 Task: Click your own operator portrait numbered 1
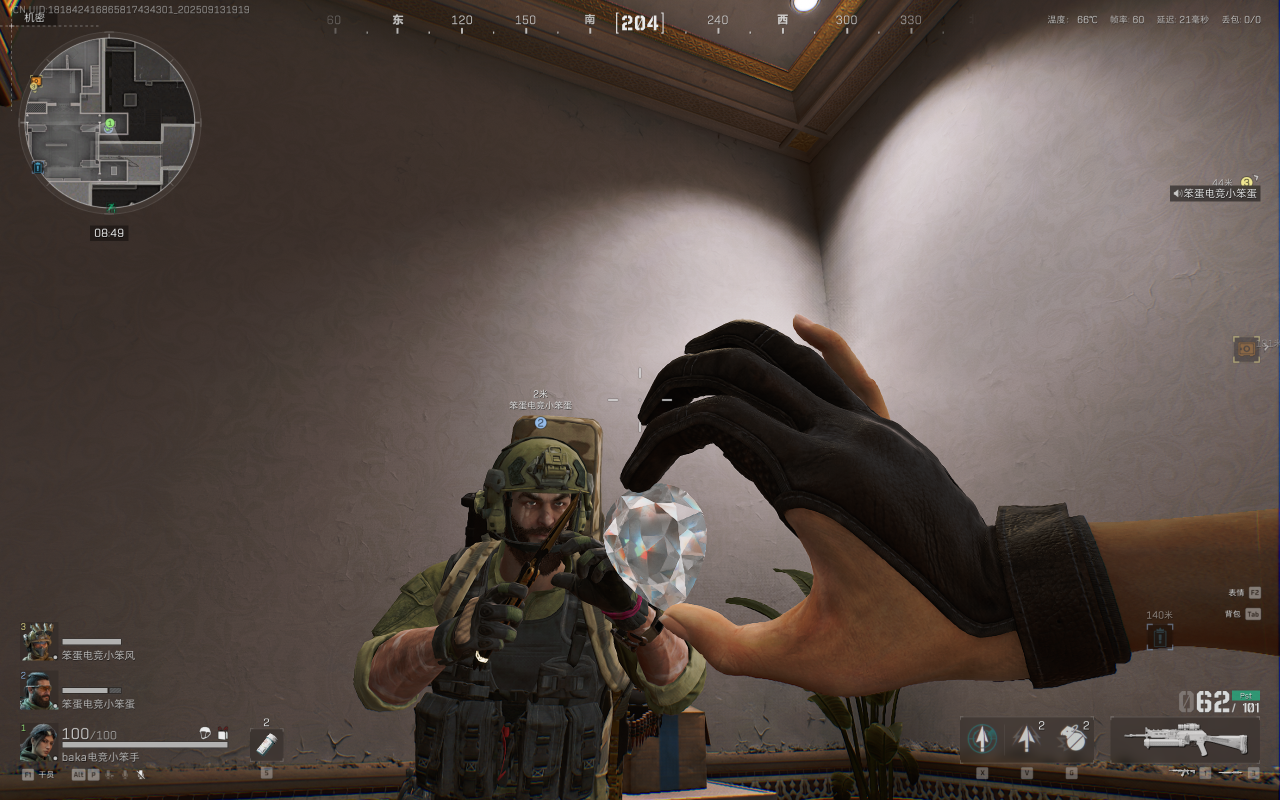[x=40, y=742]
